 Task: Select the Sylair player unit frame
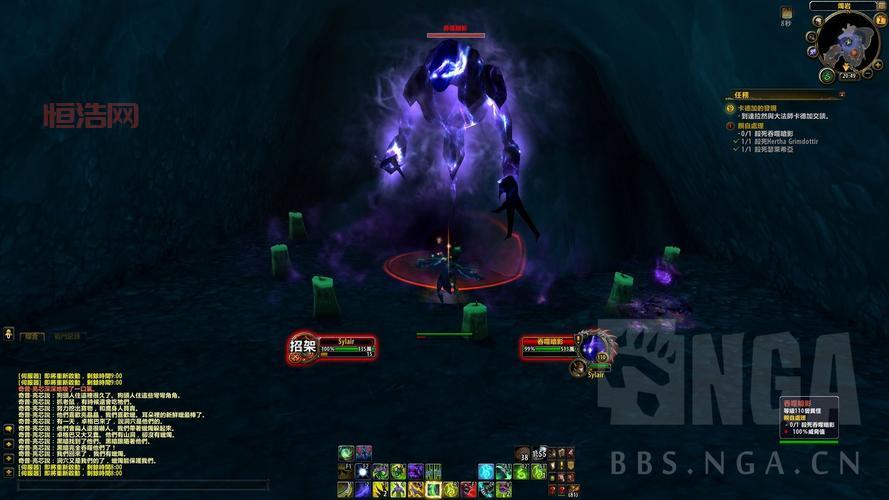click(x=345, y=347)
